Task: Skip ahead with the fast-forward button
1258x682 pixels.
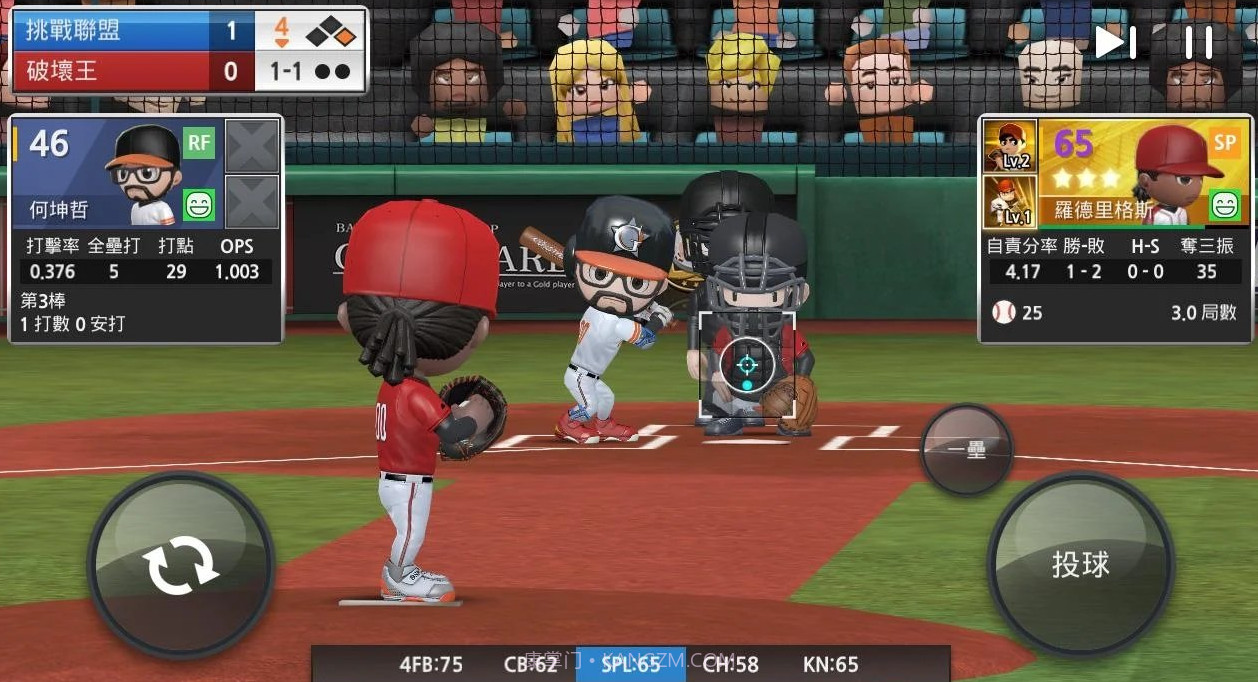Action: pyautogui.click(x=1115, y=42)
